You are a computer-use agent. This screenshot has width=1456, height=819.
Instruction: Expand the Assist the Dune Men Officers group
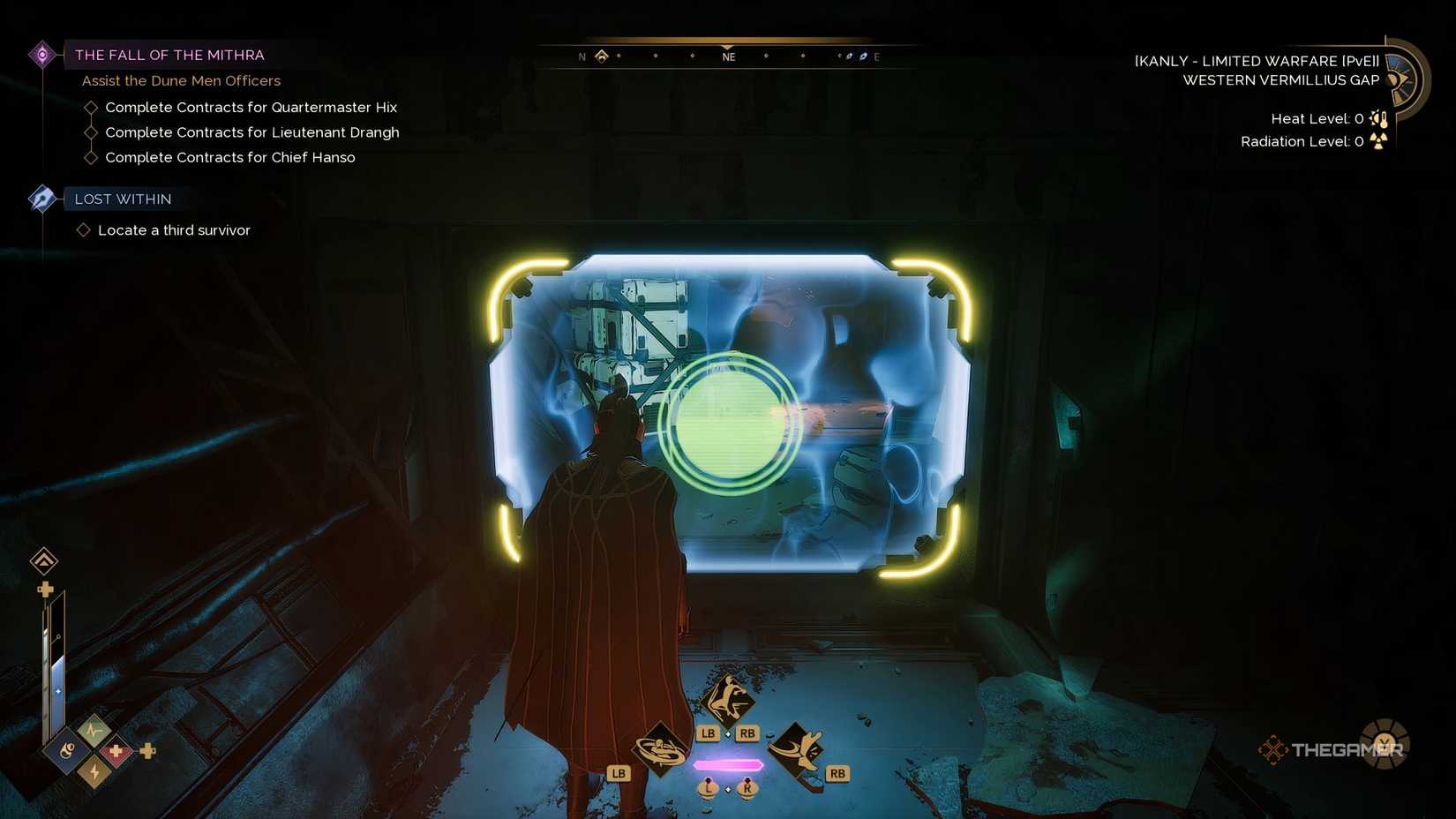pos(181,80)
